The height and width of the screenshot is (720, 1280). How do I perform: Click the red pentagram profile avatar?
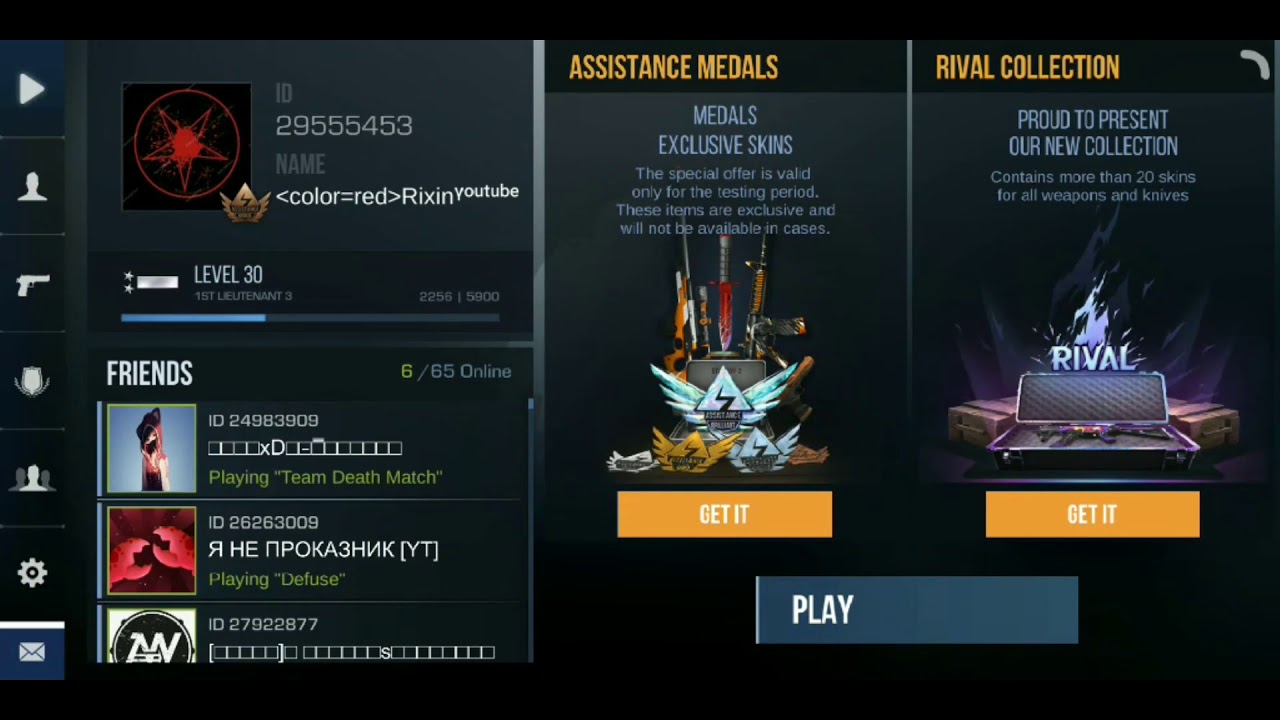tap(186, 146)
